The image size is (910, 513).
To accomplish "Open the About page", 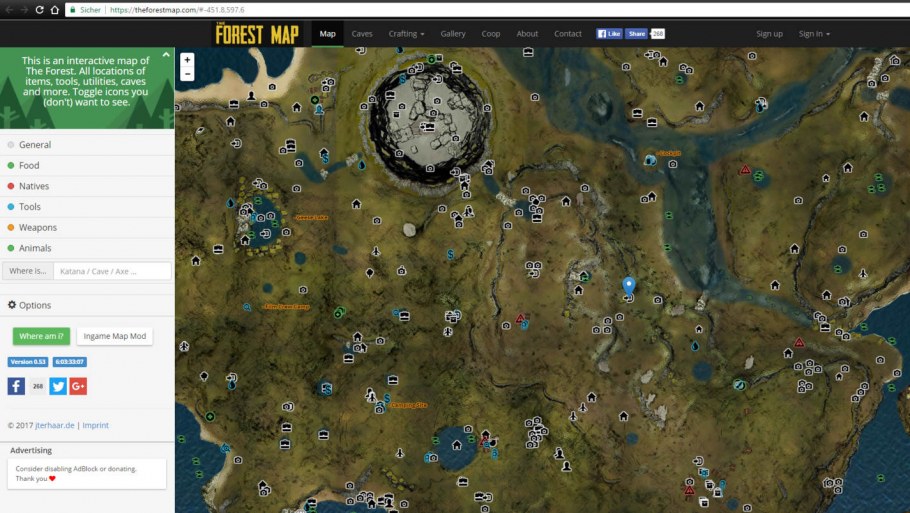I will coord(527,34).
